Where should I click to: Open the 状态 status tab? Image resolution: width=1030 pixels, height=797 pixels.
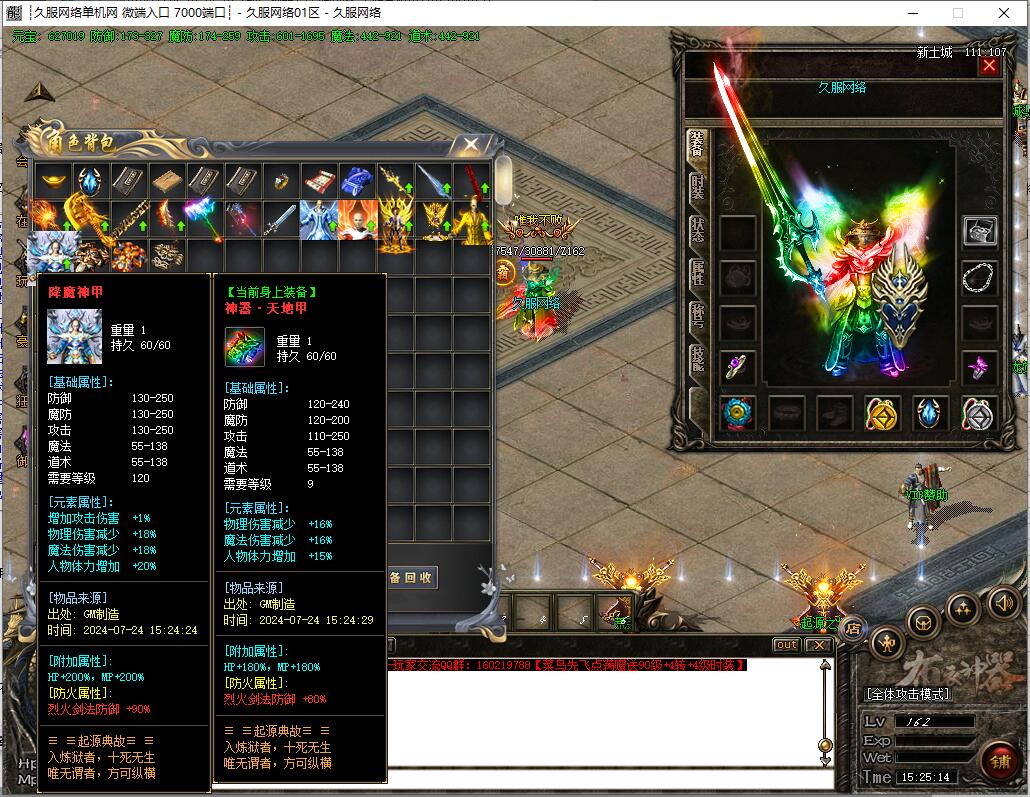[697, 229]
